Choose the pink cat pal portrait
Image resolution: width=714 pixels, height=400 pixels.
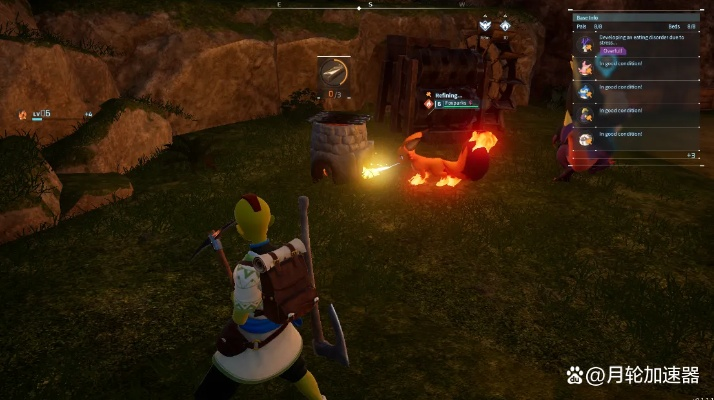point(585,68)
